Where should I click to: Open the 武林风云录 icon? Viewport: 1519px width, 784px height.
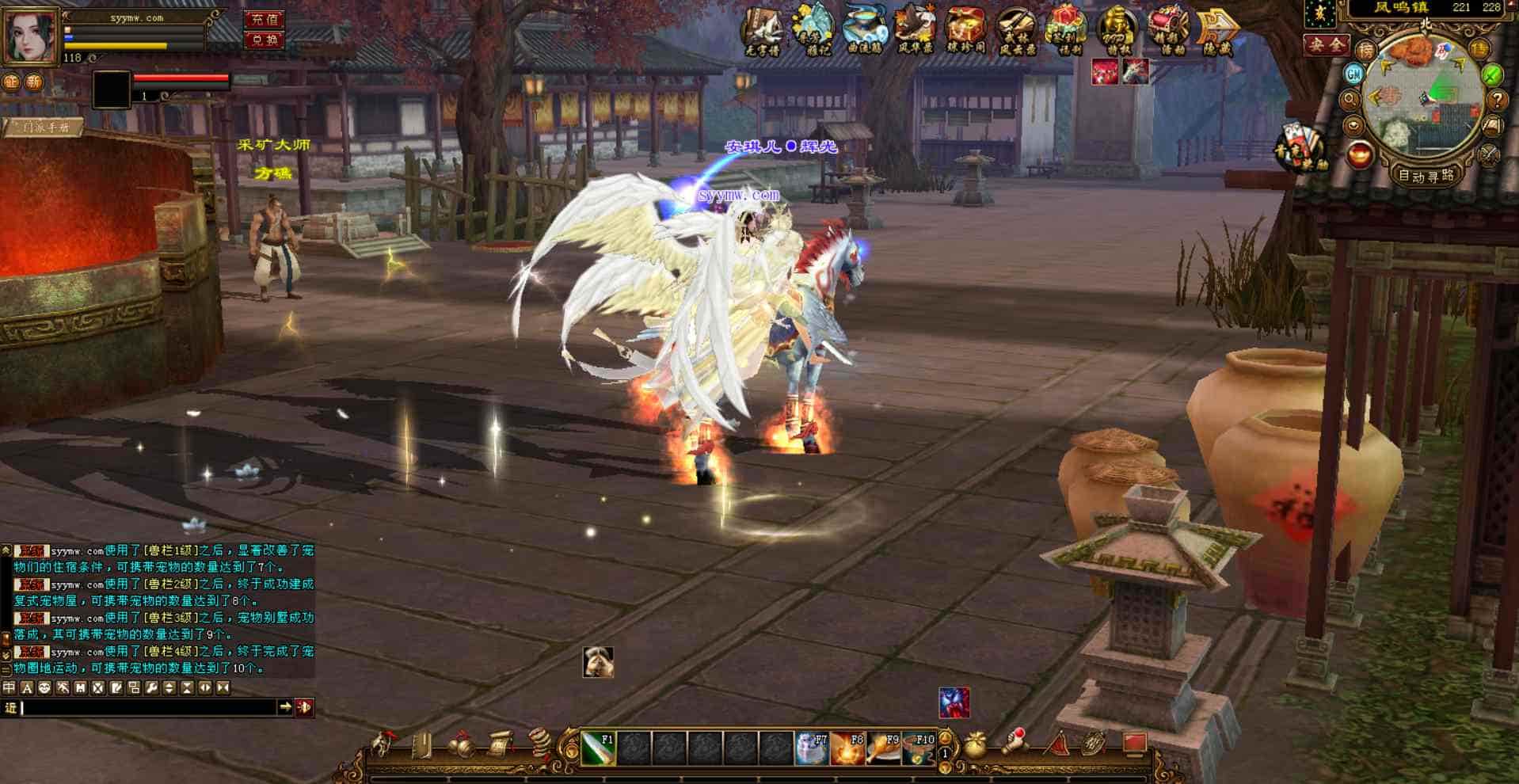pyautogui.click(x=1016, y=32)
